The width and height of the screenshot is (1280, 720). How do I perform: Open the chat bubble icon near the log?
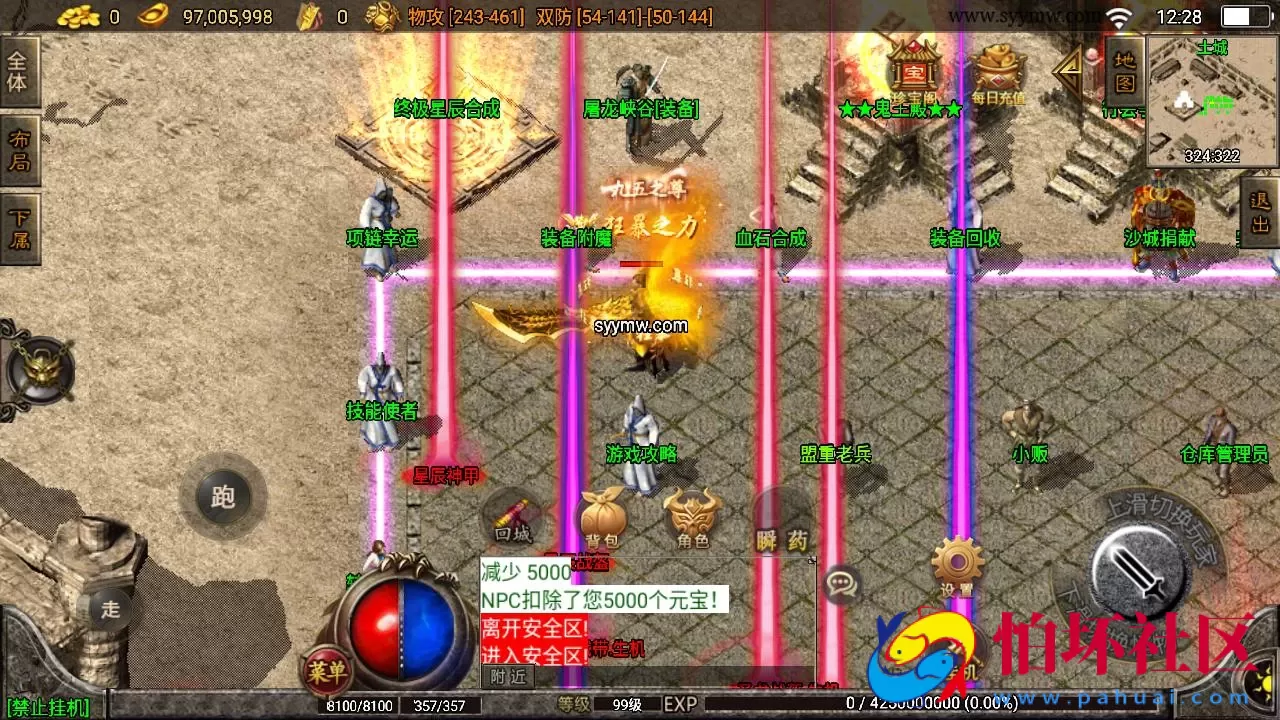[843, 585]
